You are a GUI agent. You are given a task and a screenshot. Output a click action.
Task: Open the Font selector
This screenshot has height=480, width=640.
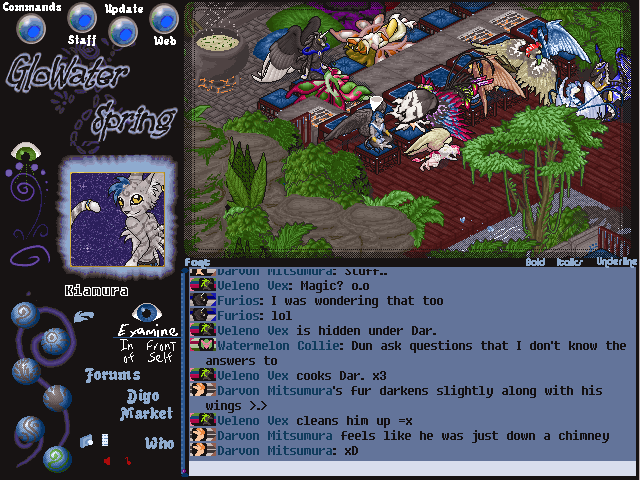(x=197, y=262)
